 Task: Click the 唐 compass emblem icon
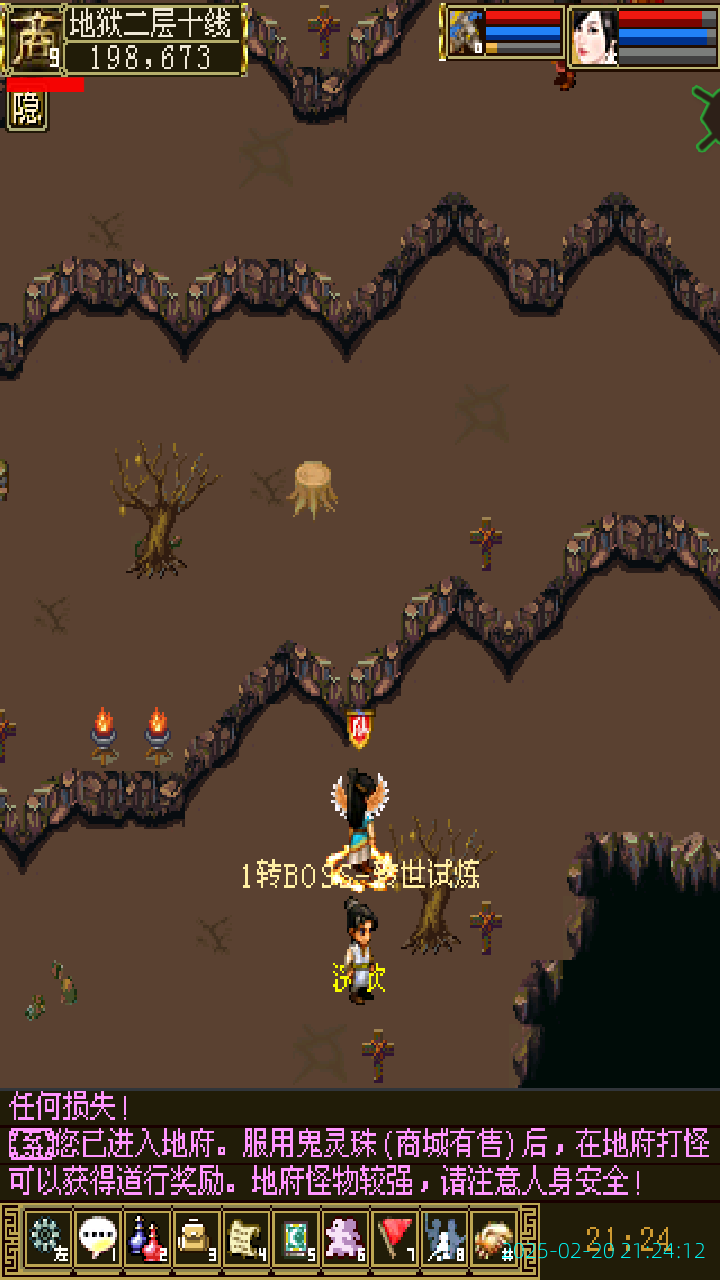point(33,40)
